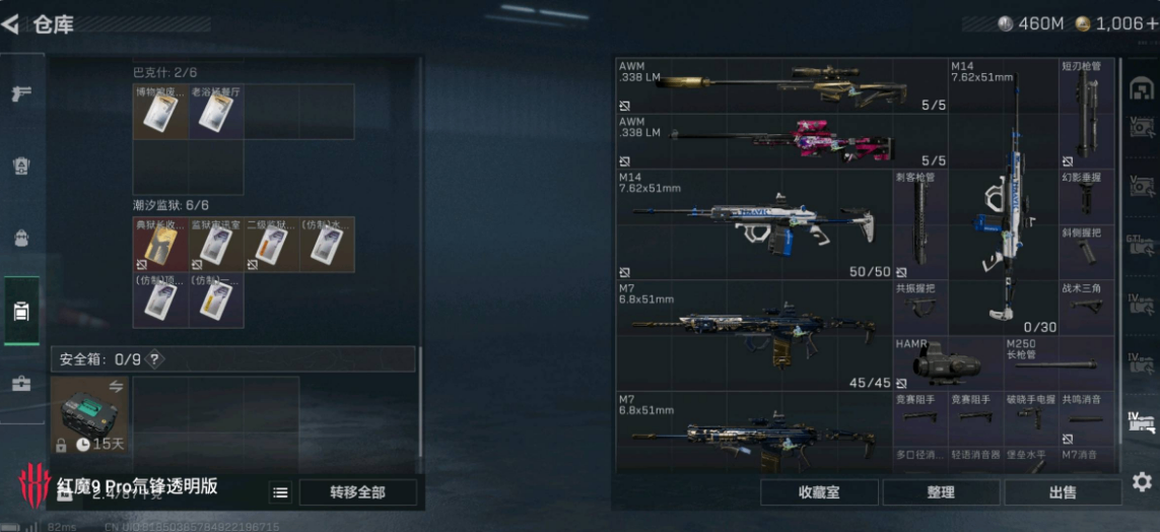Image resolution: width=1160 pixels, height=532 pixels.
Task: Click 整理 to sort the stash
Action: (x=941, y=492)
